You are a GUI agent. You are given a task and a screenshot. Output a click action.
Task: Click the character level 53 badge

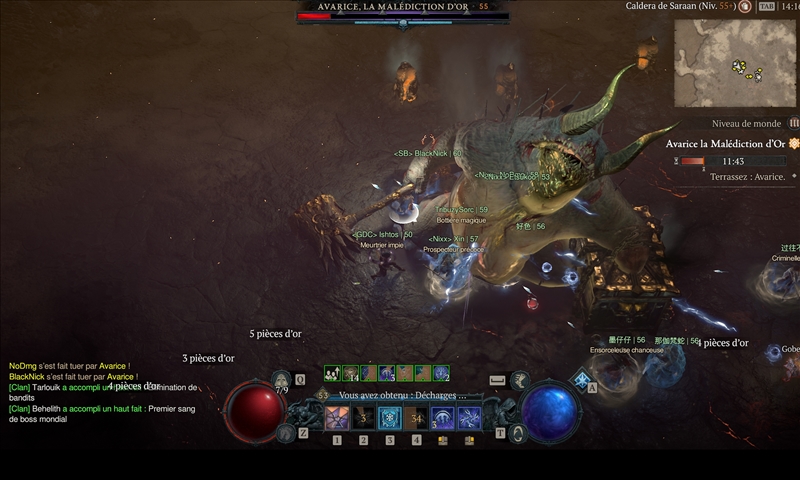pos(323,396)
